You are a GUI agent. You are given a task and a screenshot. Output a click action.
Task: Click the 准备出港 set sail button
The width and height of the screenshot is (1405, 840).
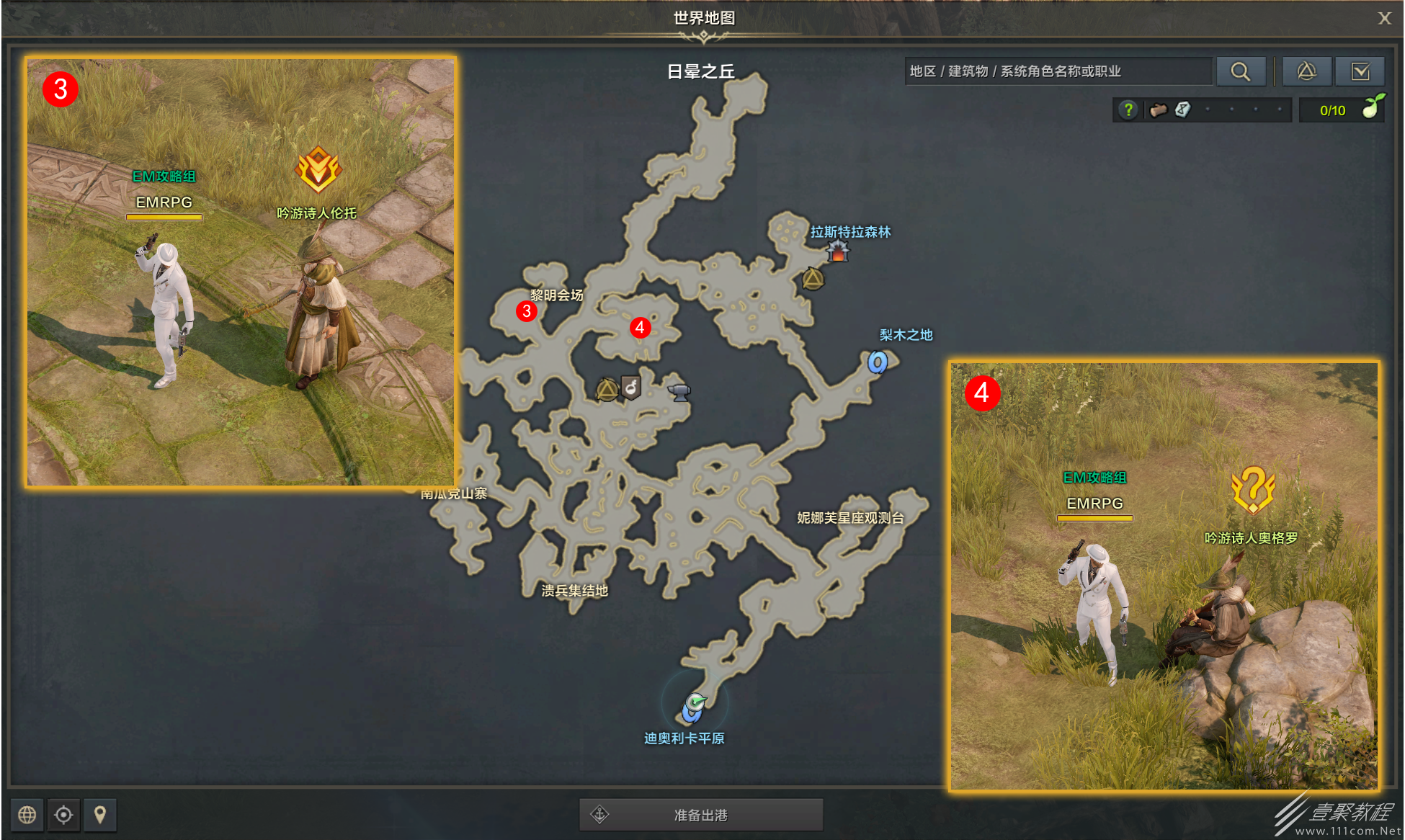[701, 815]
